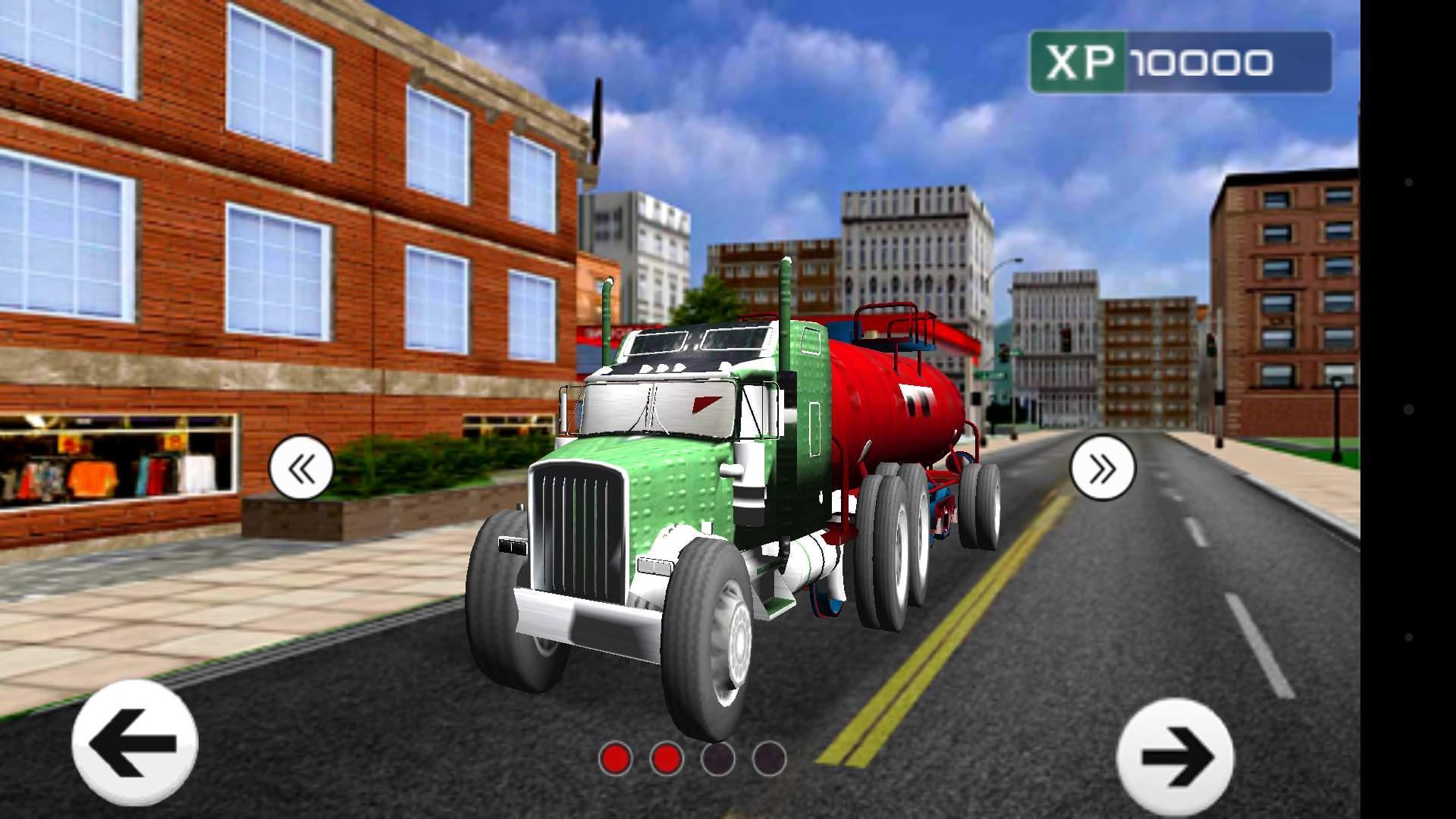The width and height of the screenshot is (1456, 819).
Task: Select the first red pagination dot
Action: 616,758
